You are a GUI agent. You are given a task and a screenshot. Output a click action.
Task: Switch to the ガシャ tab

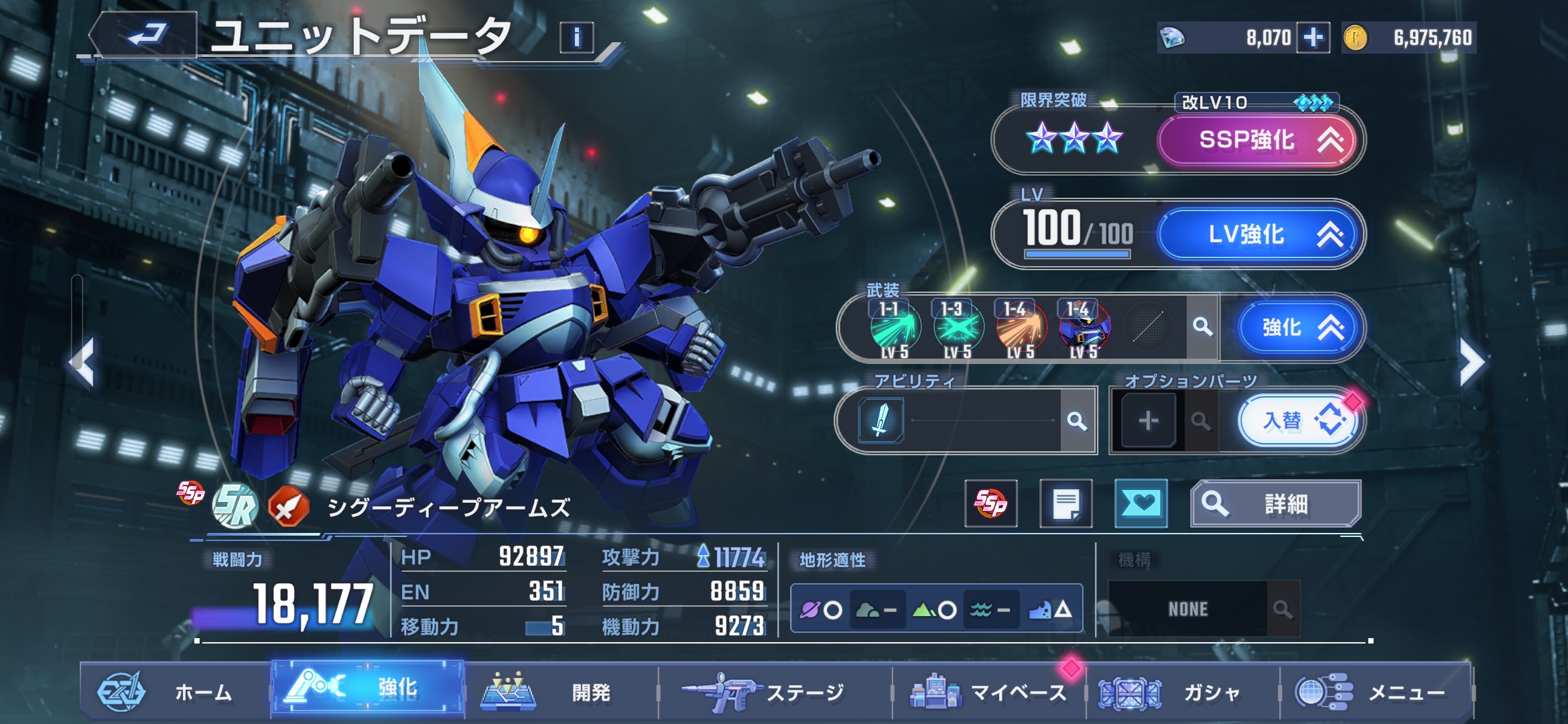coord(1183,692)
